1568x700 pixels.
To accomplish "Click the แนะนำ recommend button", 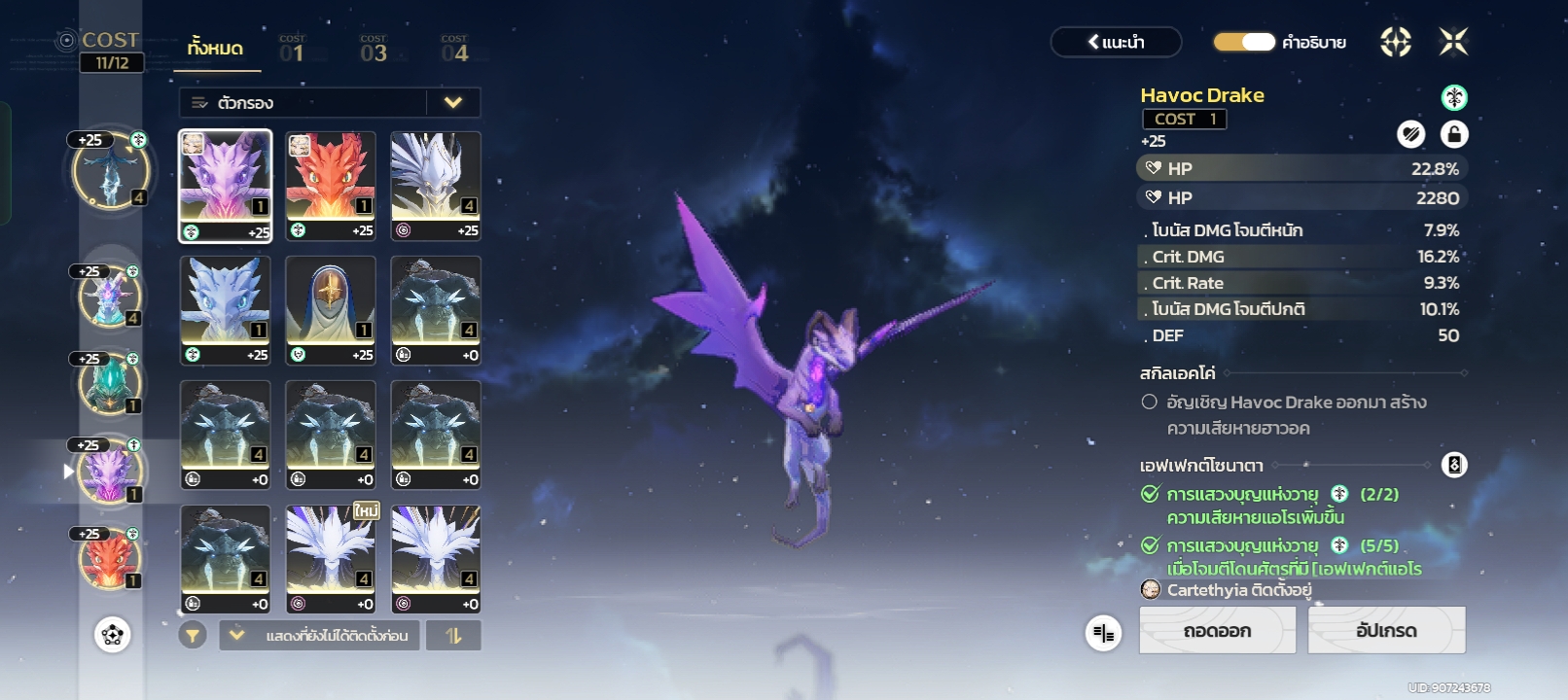I will pos(1116,42).
